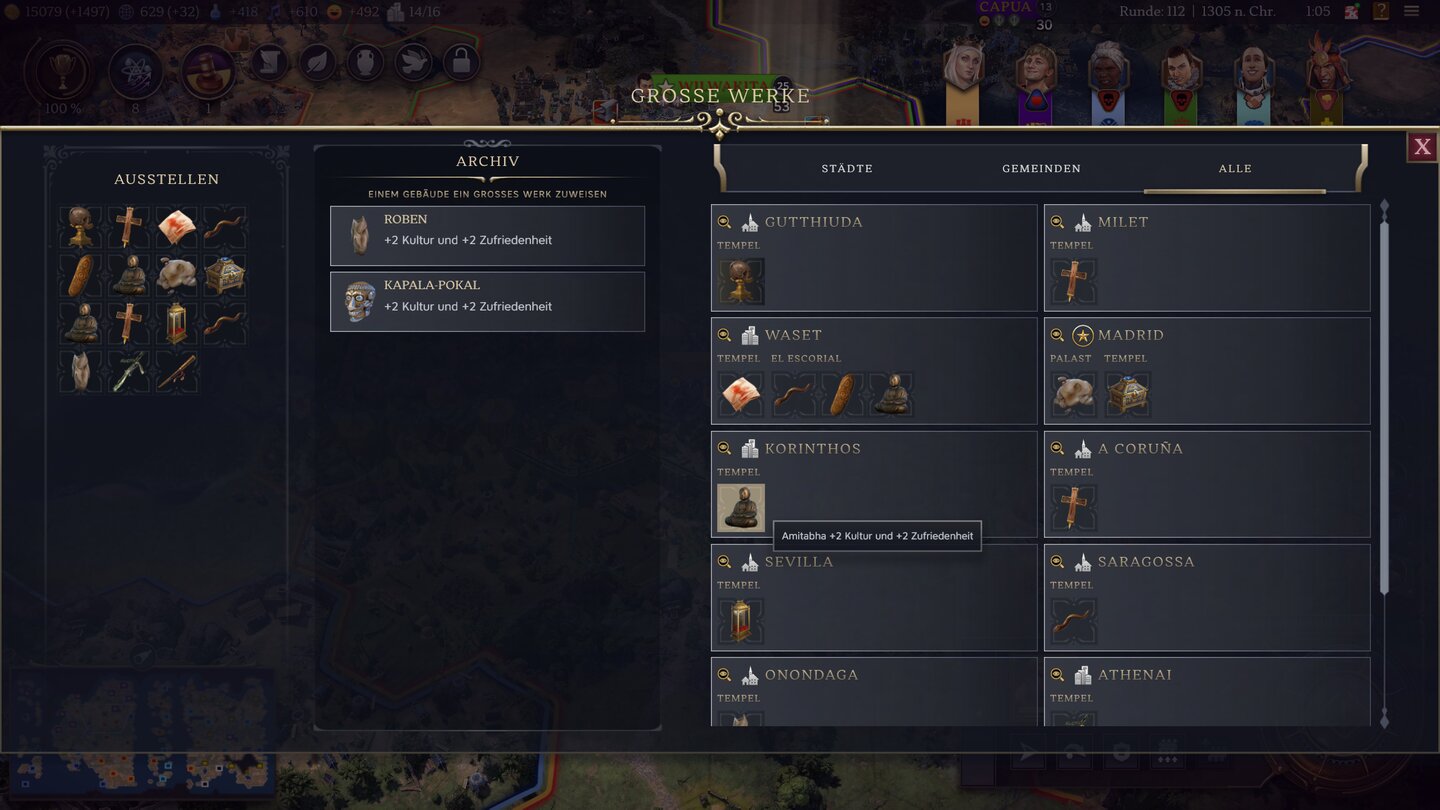Select the crossbow item in Ausstellen grid
The width and height of the screenshot is (1440, 810).
129,371
